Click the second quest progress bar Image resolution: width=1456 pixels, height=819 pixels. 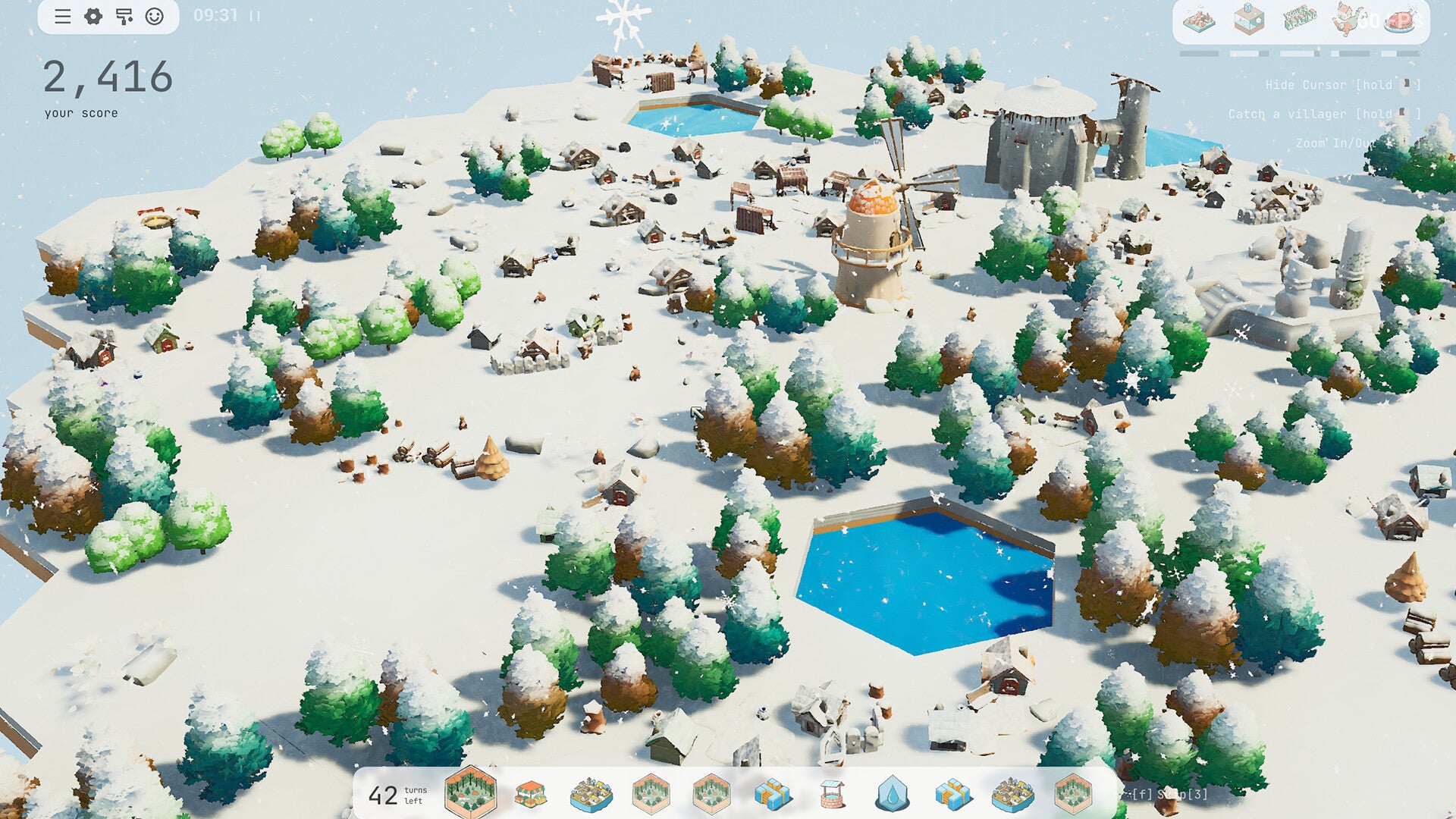(1250, 53)
